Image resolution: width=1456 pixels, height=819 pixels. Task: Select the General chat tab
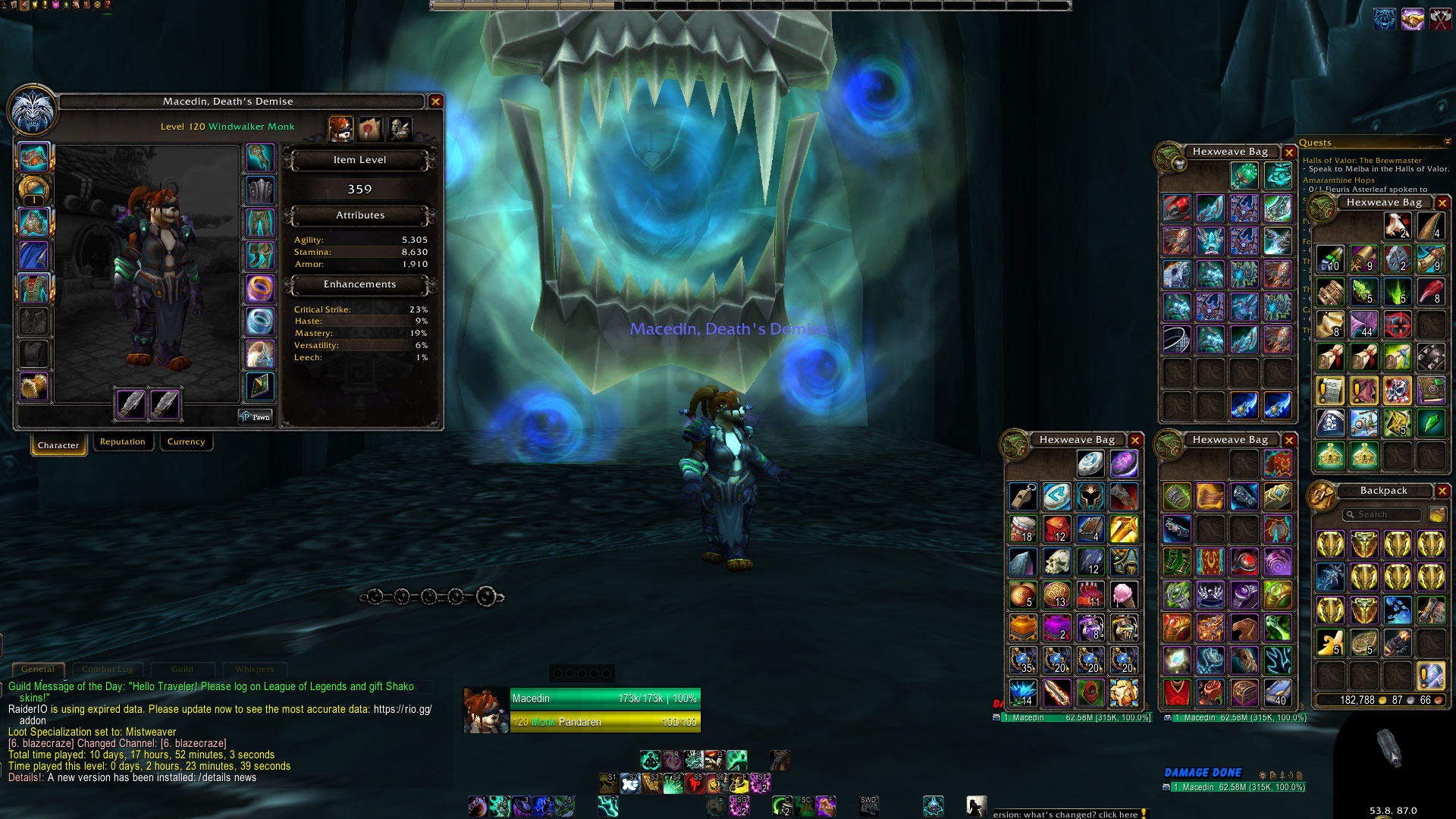pos(38,670)
